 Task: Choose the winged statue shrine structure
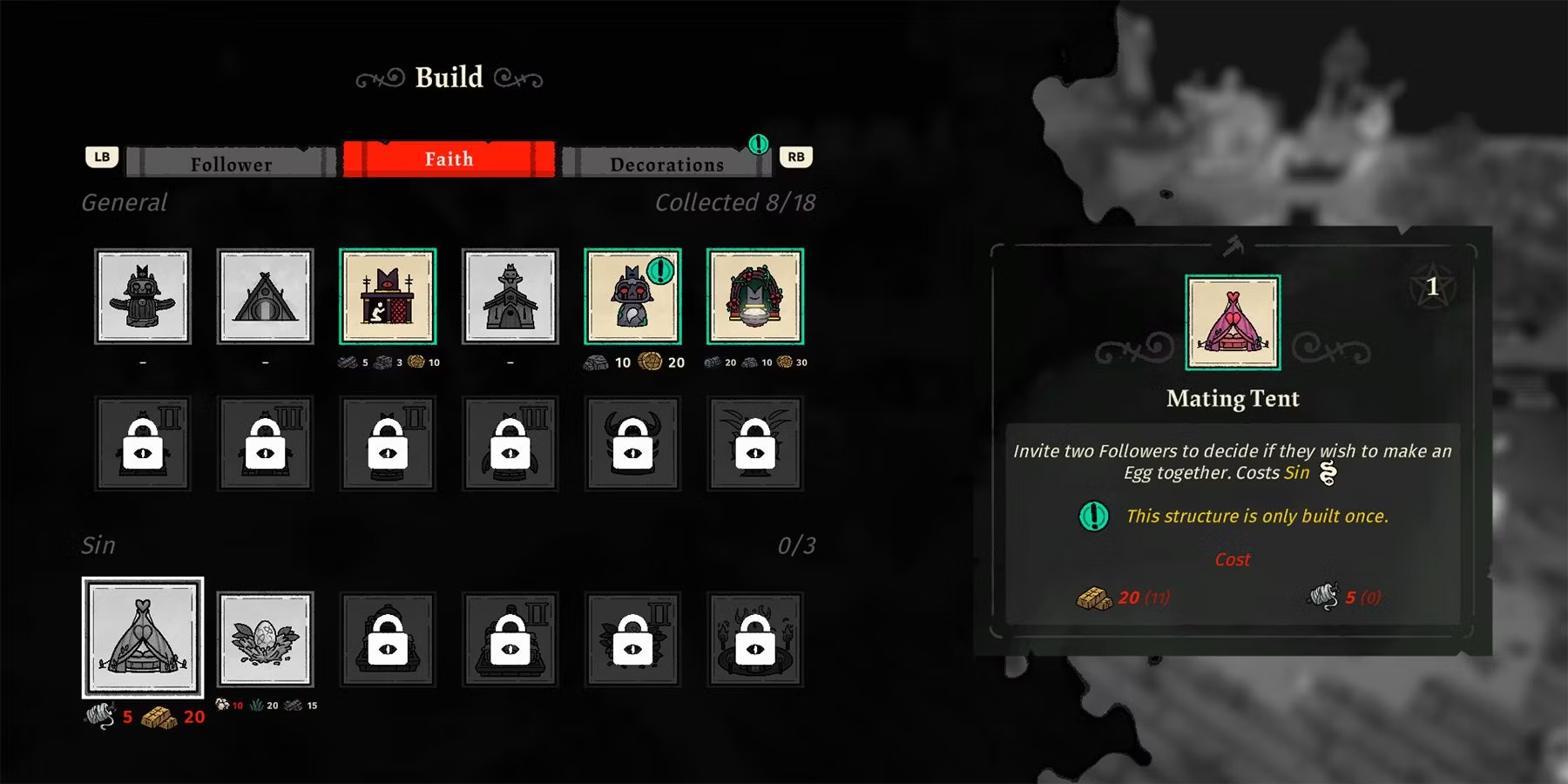pyautogui.click(x=143, y=296)
